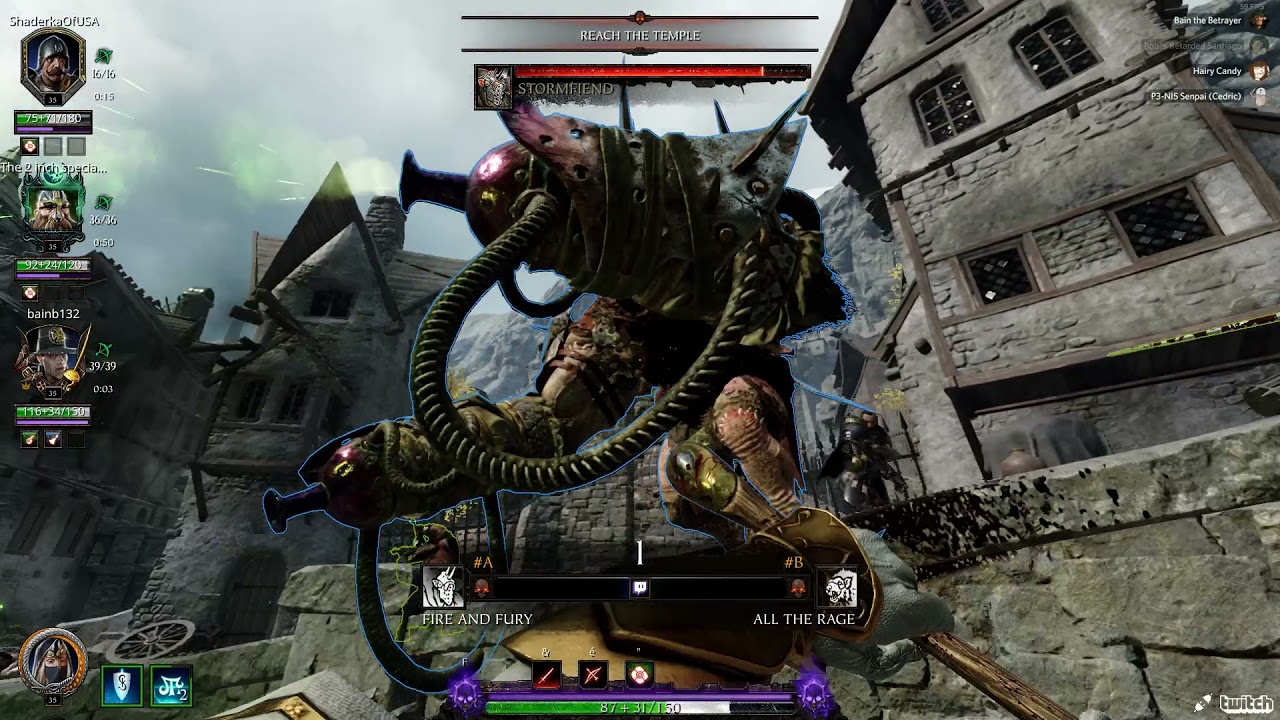Click the Twitch watermark logo

coord(1236,703)
